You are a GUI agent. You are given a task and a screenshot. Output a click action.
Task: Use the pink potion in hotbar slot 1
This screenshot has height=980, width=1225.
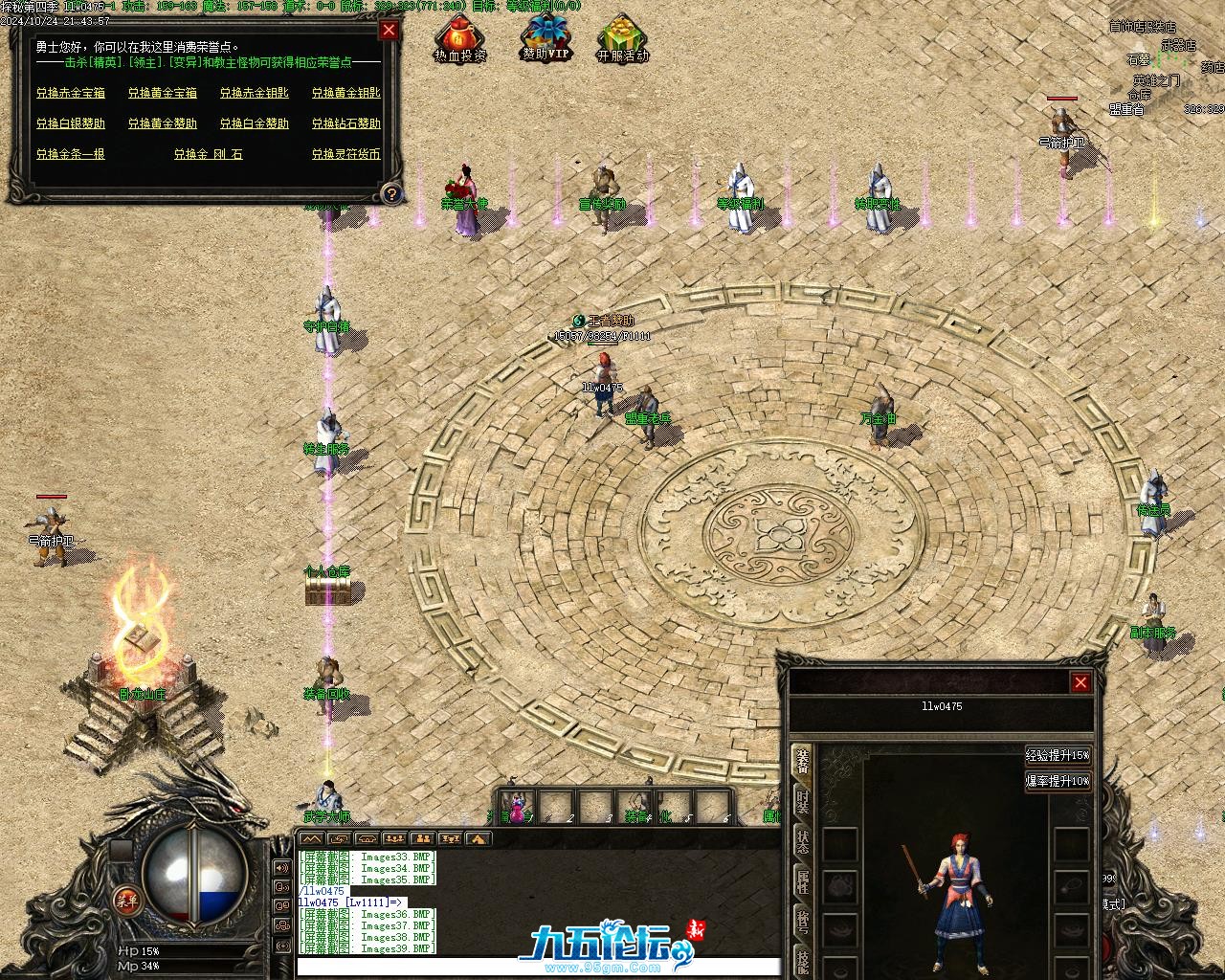(x=518, y=806)
